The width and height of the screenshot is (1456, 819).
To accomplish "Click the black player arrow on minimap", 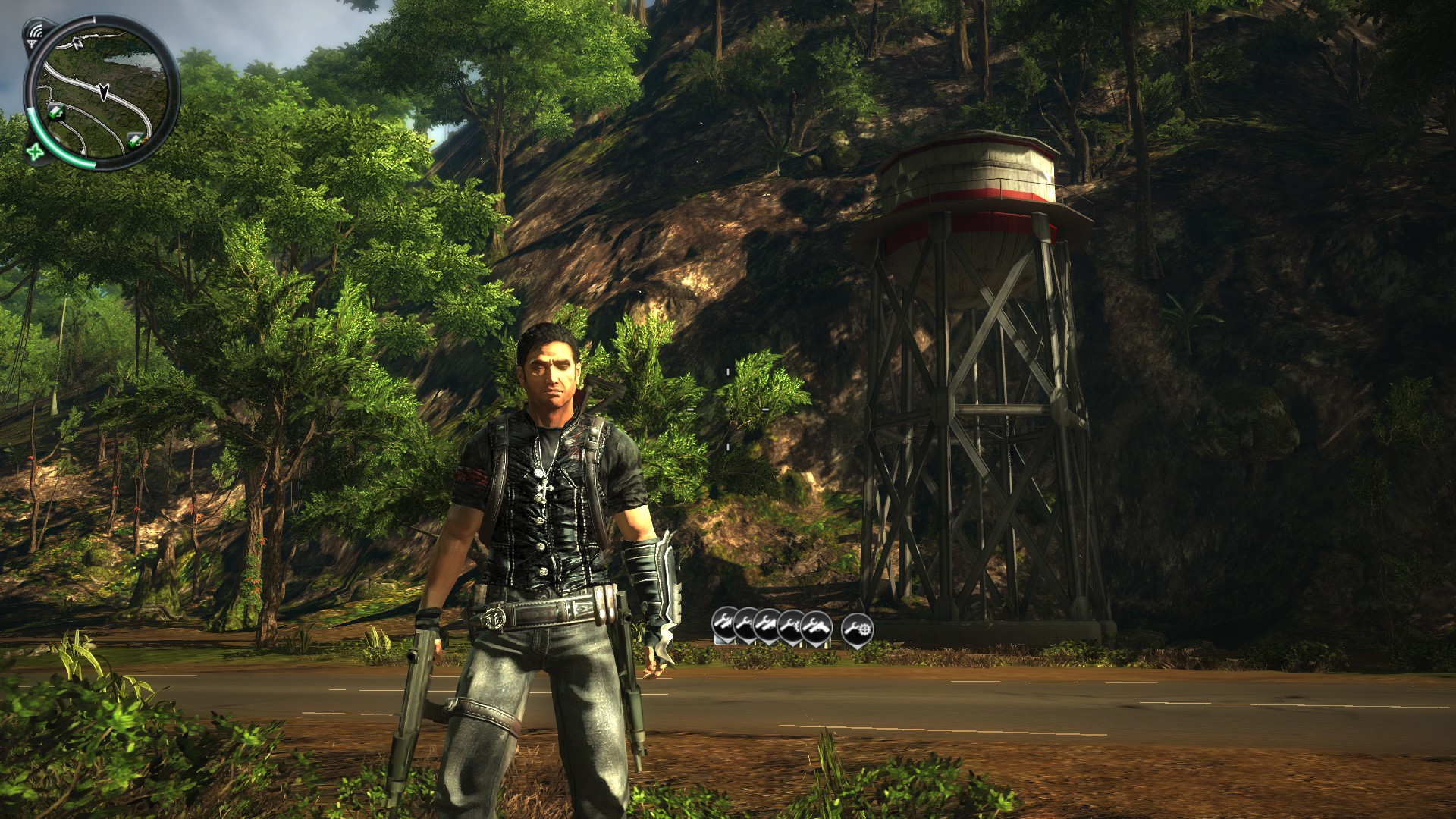I will pos(104,93).
